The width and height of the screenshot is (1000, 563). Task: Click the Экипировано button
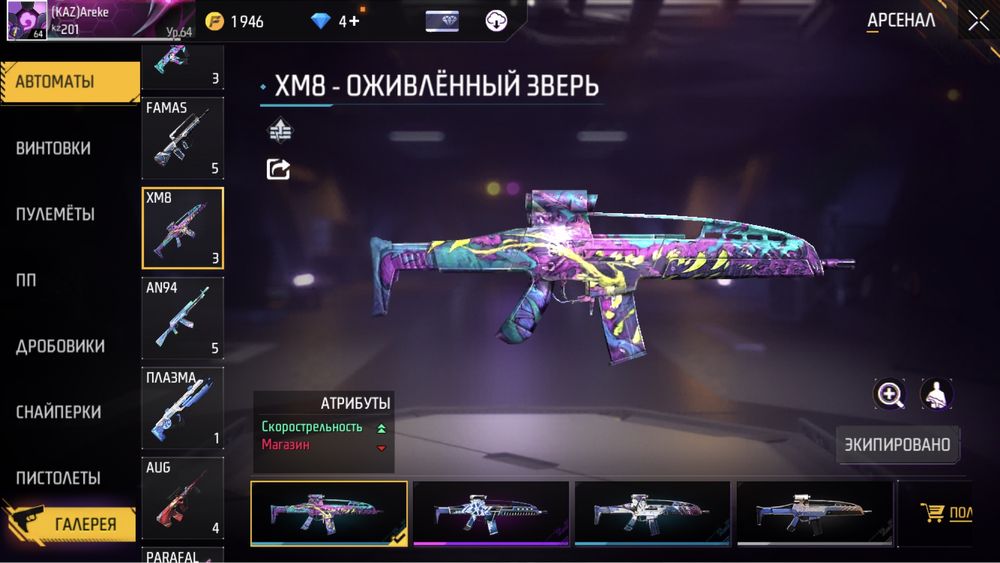tap(896, 444)
